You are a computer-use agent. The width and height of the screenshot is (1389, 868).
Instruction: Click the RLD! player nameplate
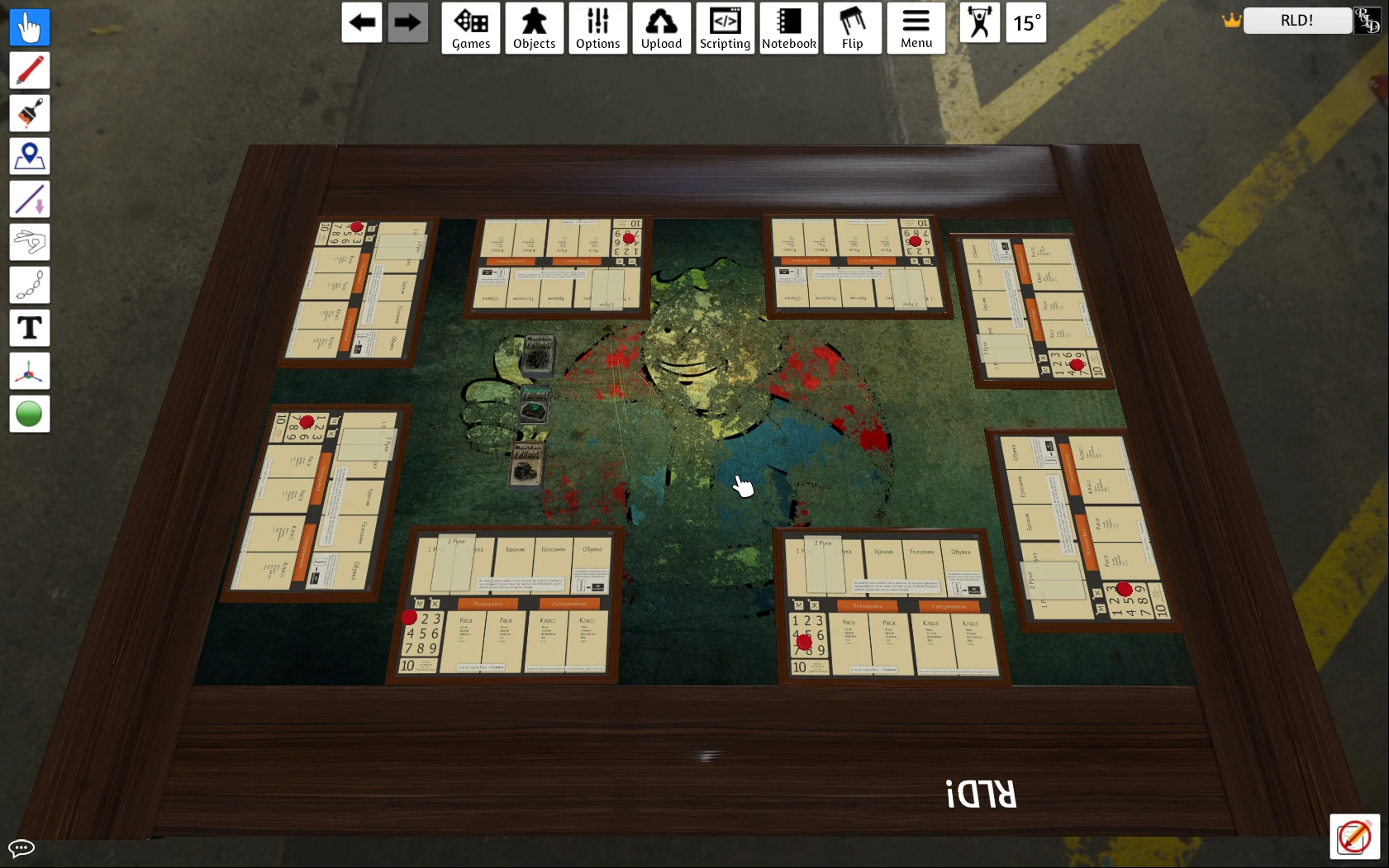pyautogui.click(x=1296, y=21)
